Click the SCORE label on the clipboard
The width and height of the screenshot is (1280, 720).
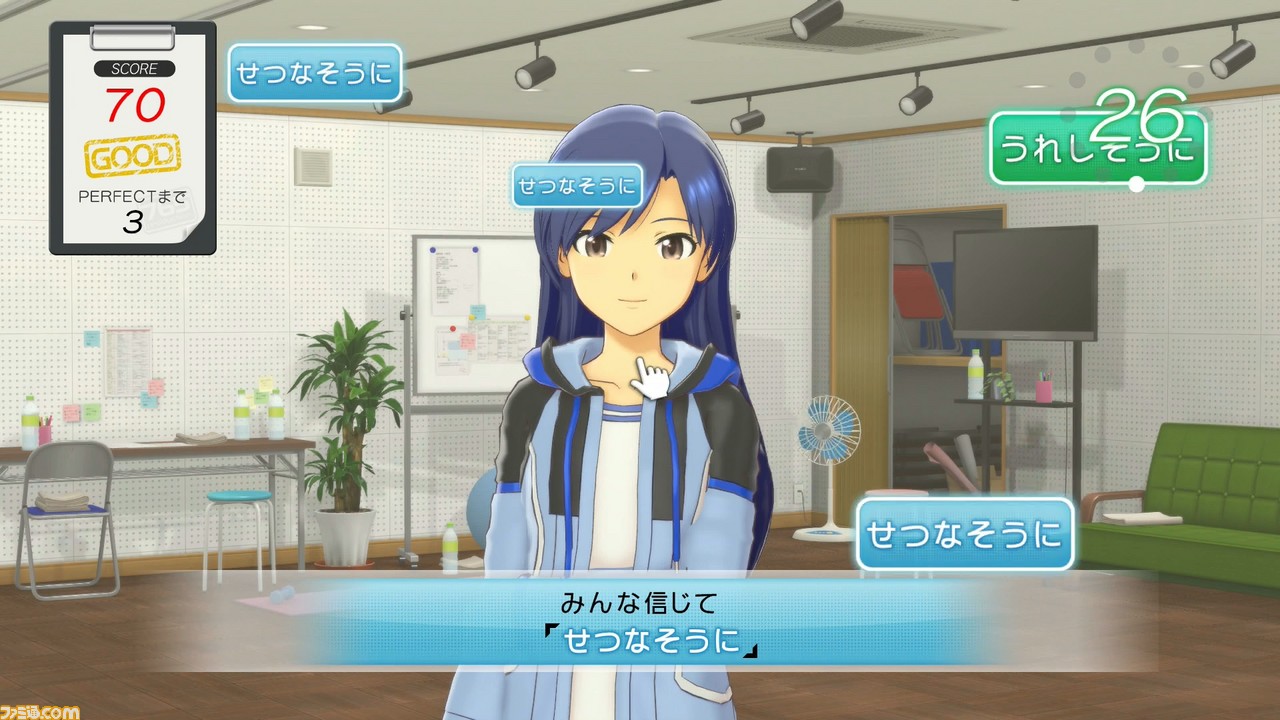[135, 70]
